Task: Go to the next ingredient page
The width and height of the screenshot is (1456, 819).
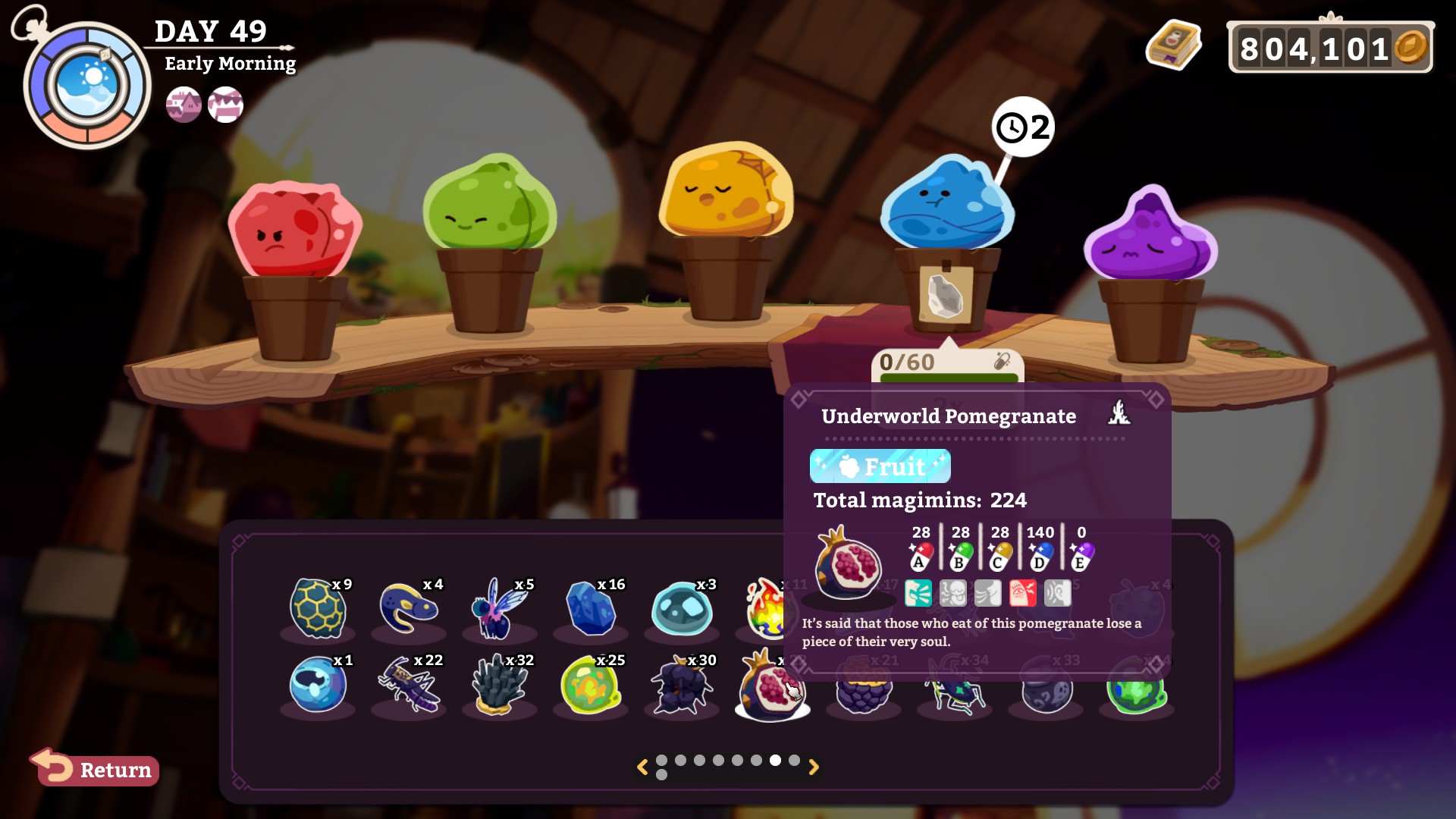Action: (814, 767)
